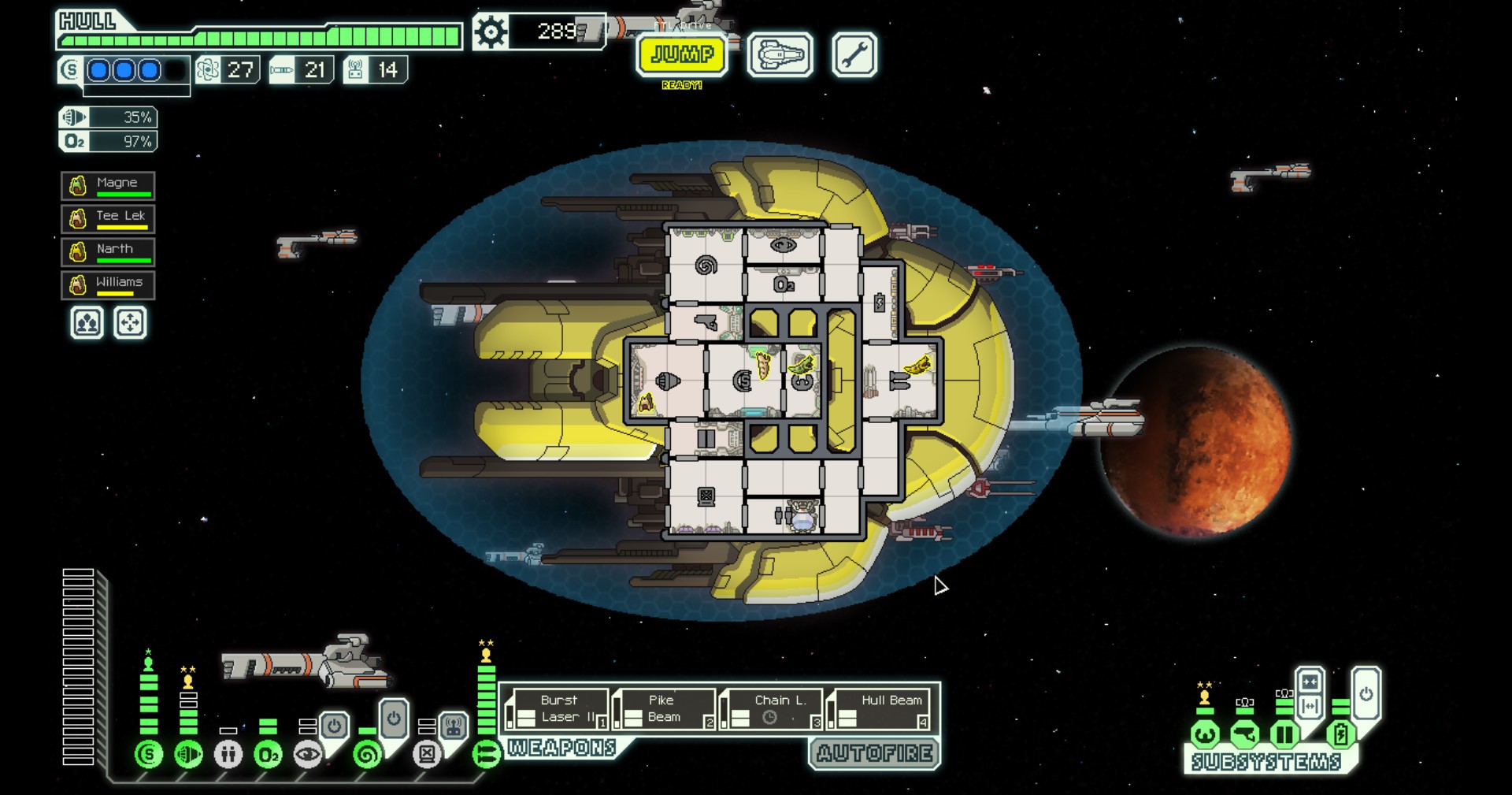Viewport: 1512px width, 795px height.
Task: Open the wrench options menu
Action: (x=854, y=55)
